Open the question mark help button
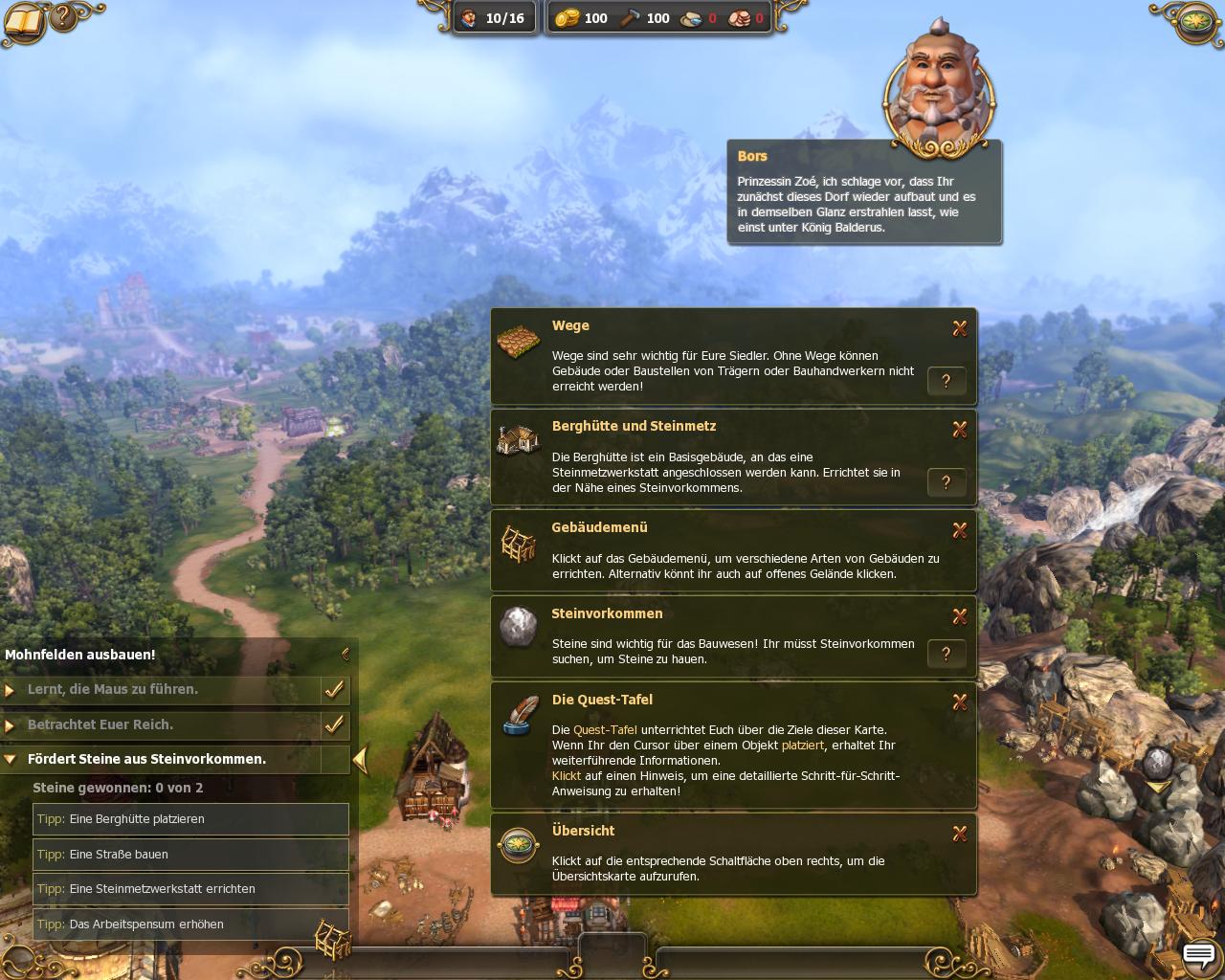Image resolution: width=1225 pixels, height=980 pixels. 64,16
